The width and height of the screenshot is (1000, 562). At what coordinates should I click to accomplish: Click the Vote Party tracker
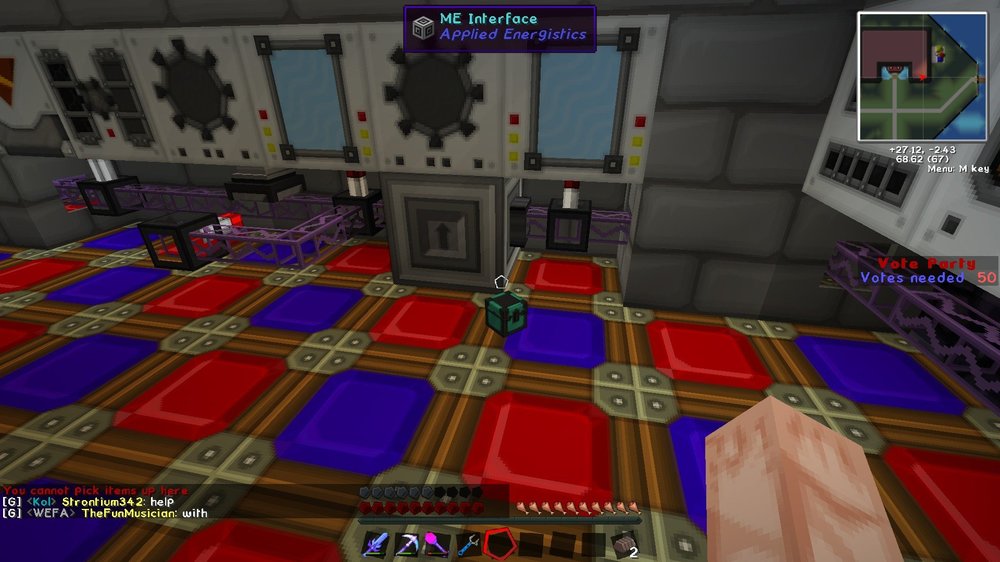coord(915,270)
